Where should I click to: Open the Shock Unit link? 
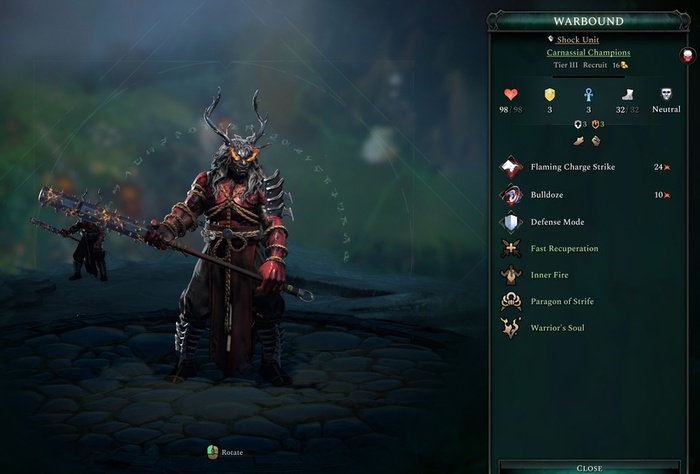pyautogui.click(x=577, y=39)
